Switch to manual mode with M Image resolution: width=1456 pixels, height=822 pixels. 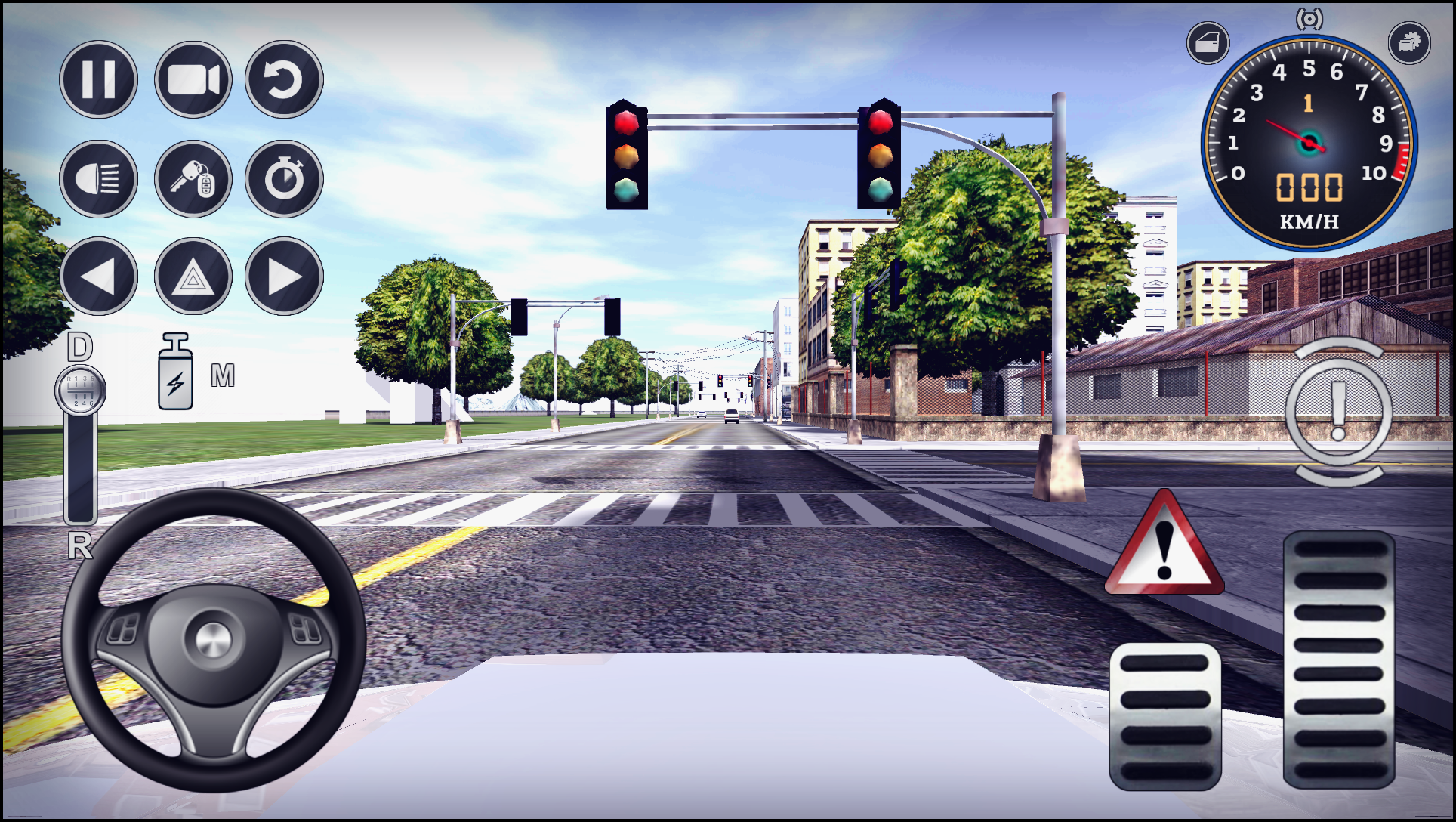point(222,377)
